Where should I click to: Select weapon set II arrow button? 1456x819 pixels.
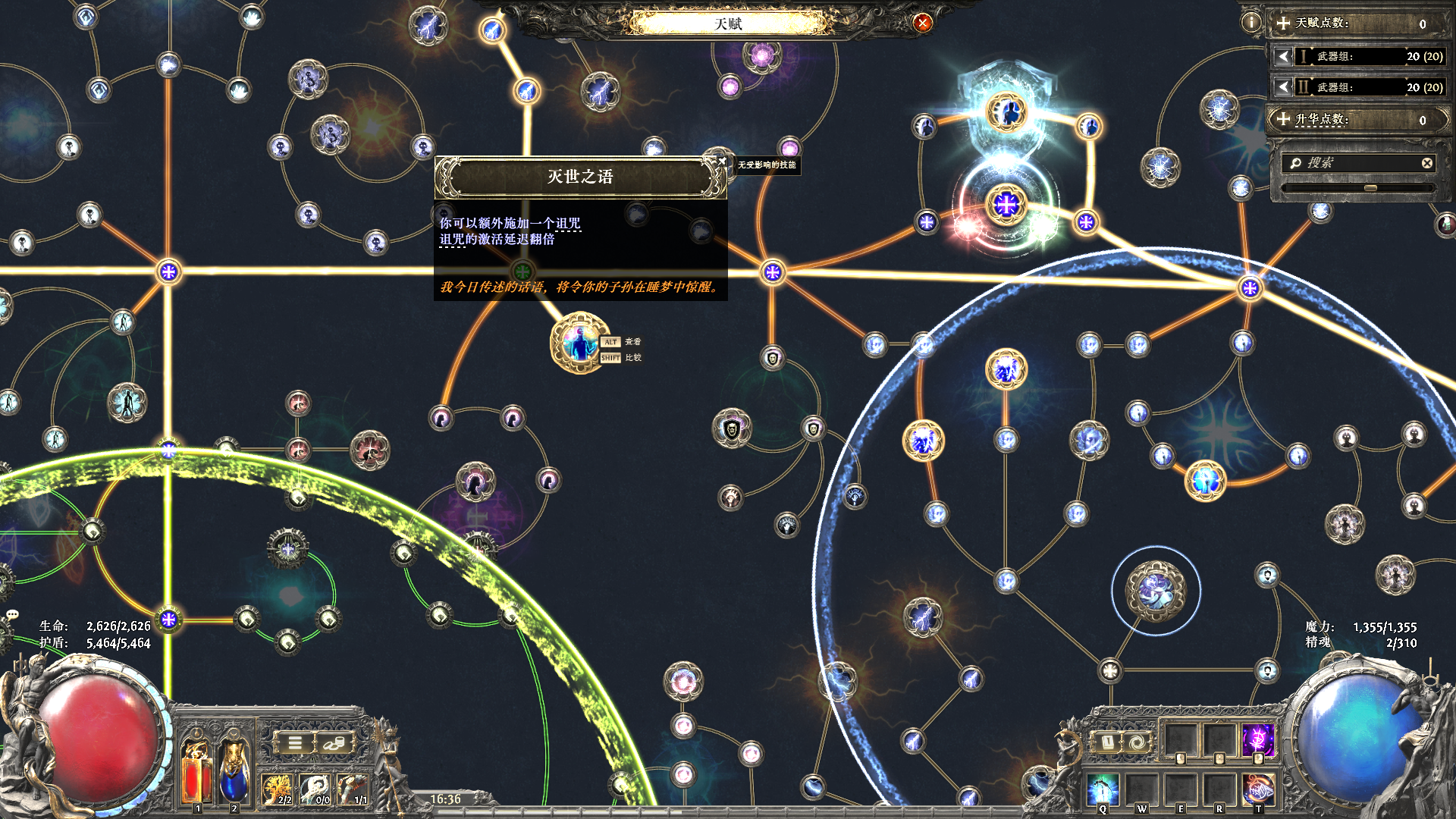point(1283,87)
